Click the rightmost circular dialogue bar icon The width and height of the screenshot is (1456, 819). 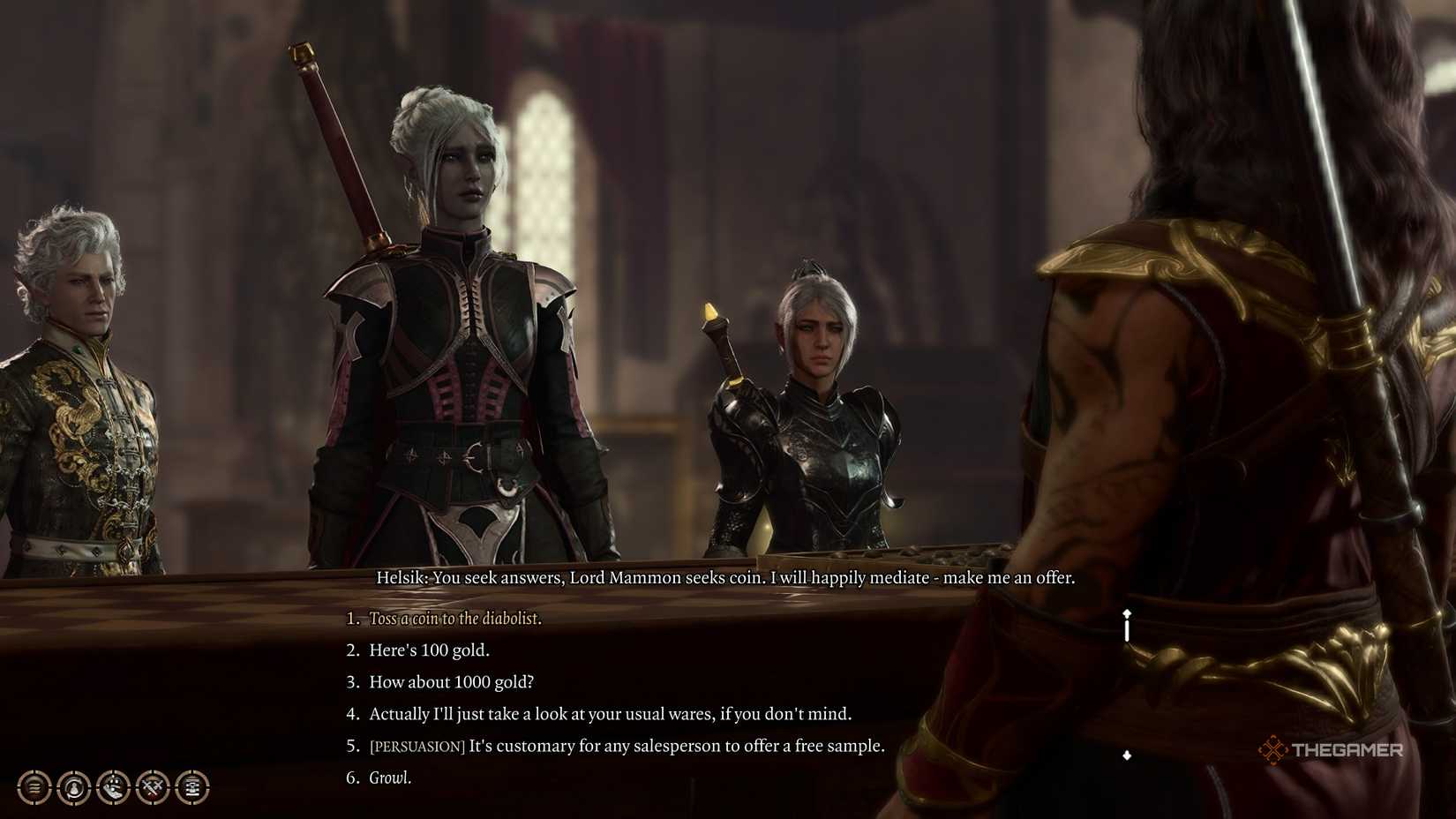[191, 787]
